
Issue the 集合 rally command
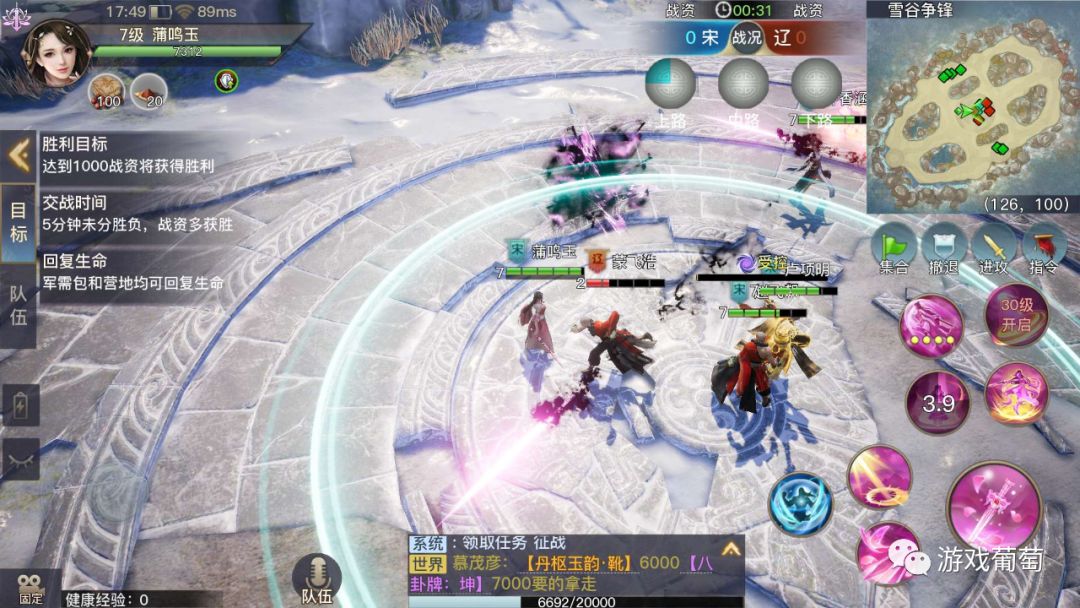click(895, 246)
